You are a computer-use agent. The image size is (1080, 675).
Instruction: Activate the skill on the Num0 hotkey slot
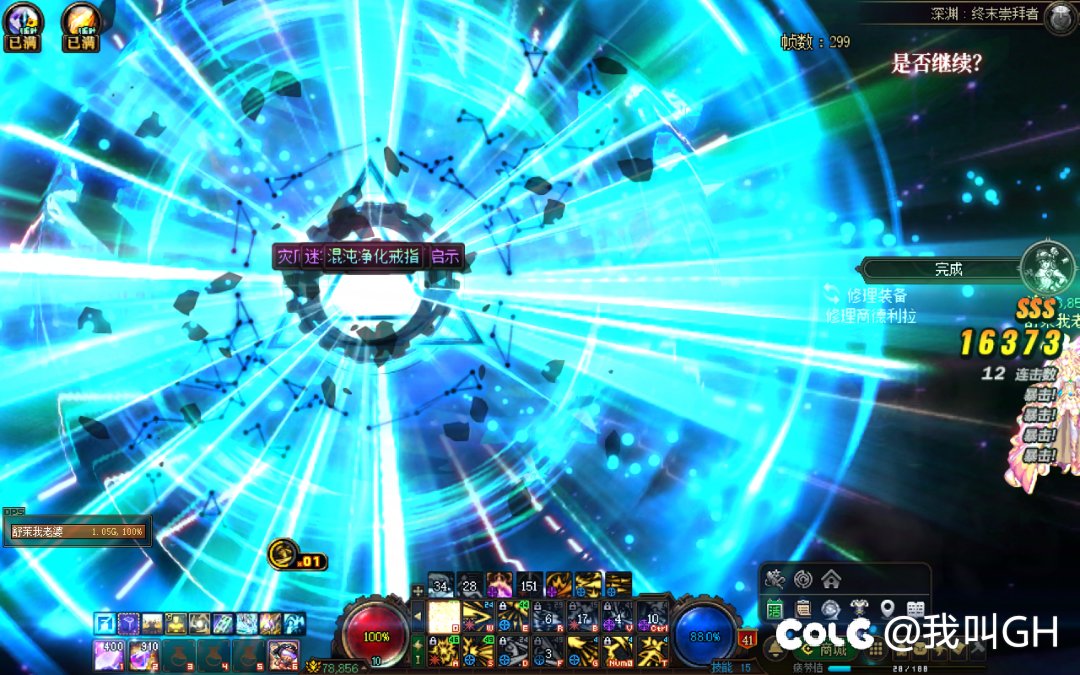point(618,650)
